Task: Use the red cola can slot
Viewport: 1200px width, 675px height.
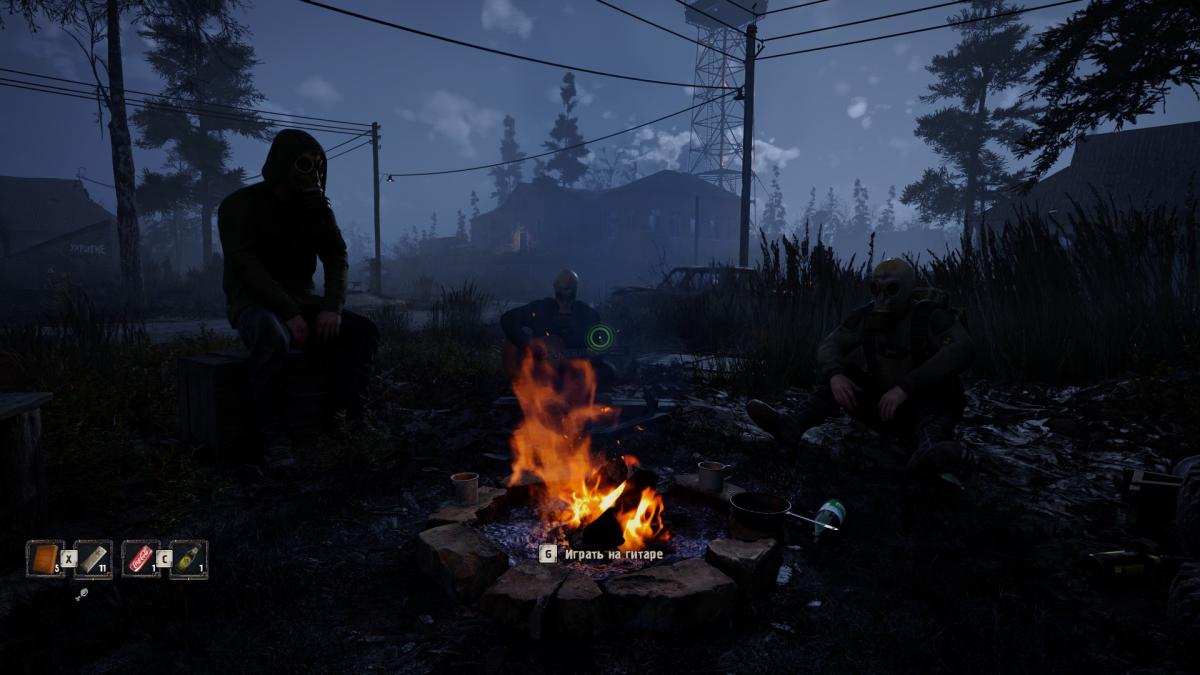Action: [140, 558]
